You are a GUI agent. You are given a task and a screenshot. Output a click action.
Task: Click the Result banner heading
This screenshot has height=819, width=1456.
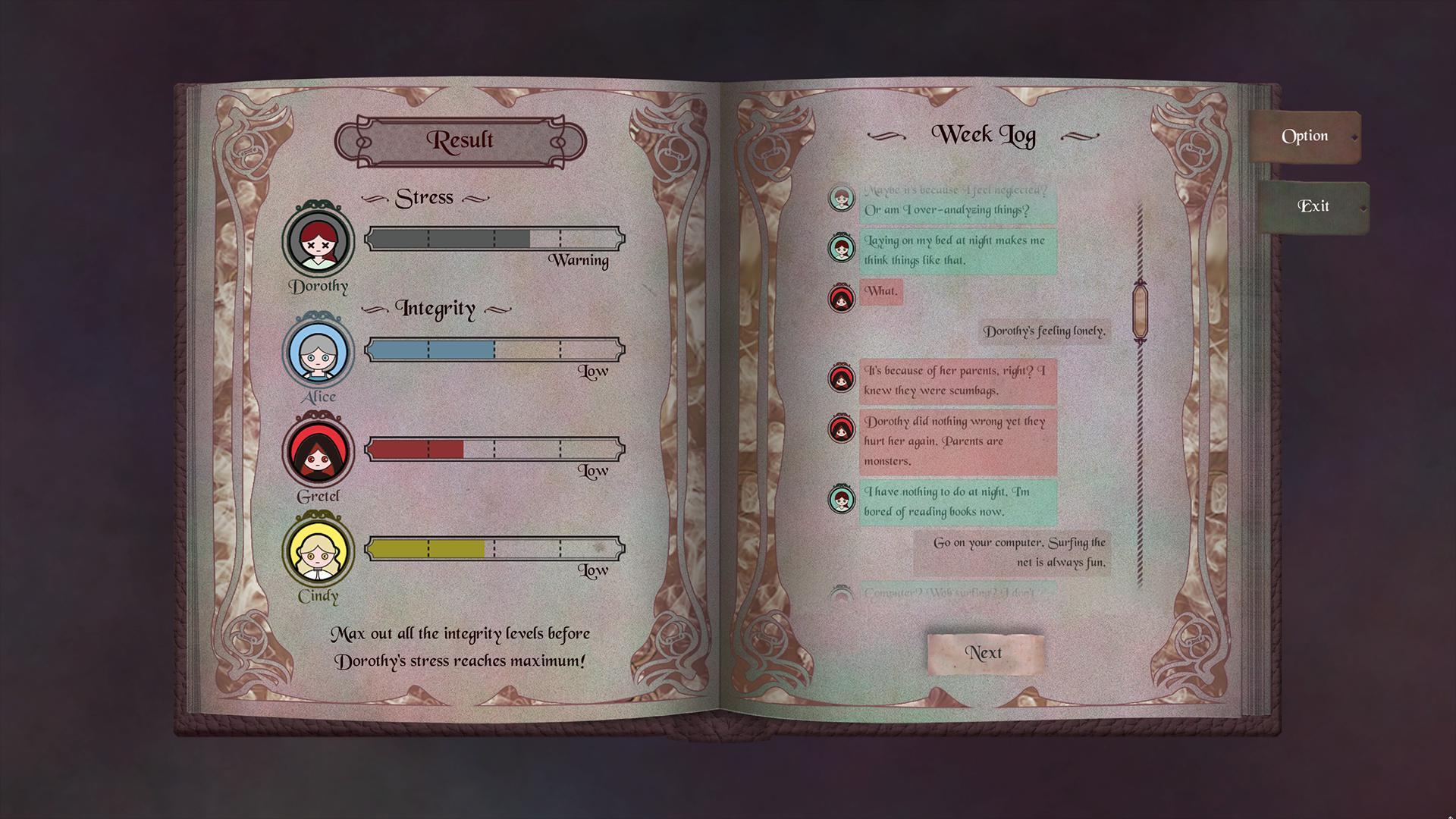[462, 140]
